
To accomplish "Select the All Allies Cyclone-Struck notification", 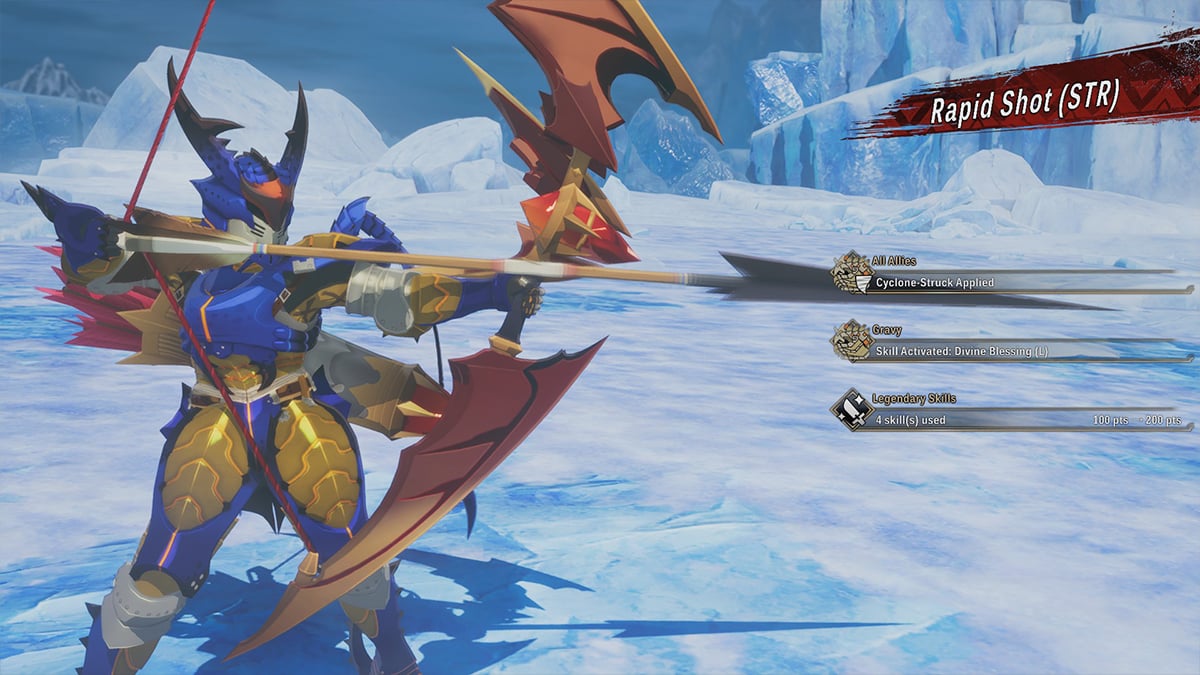I will pyautogui.click(x=1010, y=282).
